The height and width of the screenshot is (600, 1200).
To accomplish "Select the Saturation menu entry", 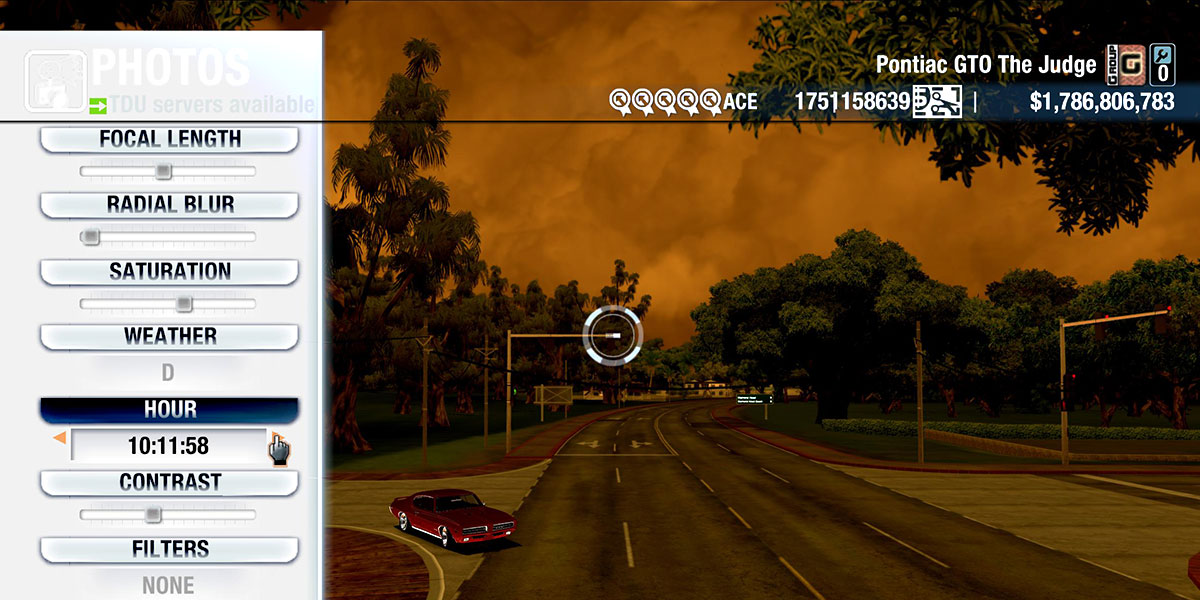I will click(169, 272).
